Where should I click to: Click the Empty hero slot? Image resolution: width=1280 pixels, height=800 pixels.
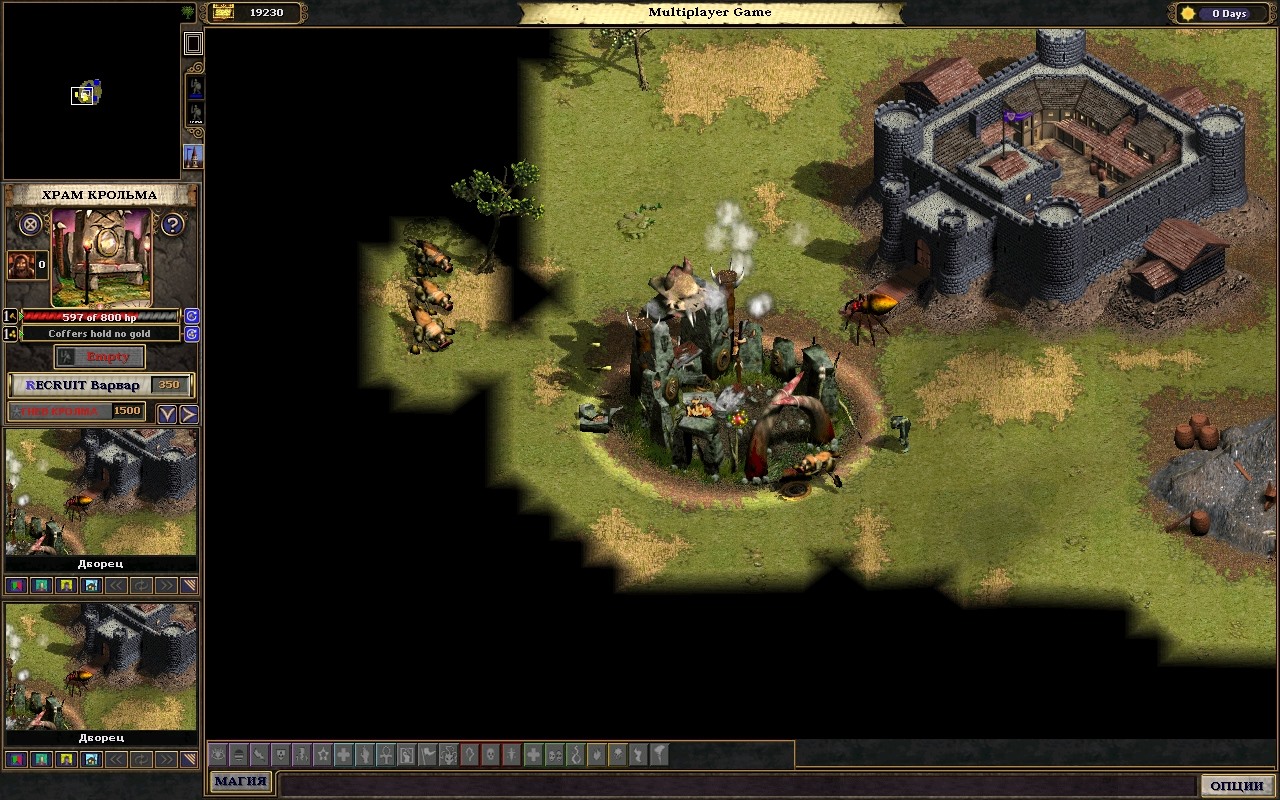pos(100,357)
